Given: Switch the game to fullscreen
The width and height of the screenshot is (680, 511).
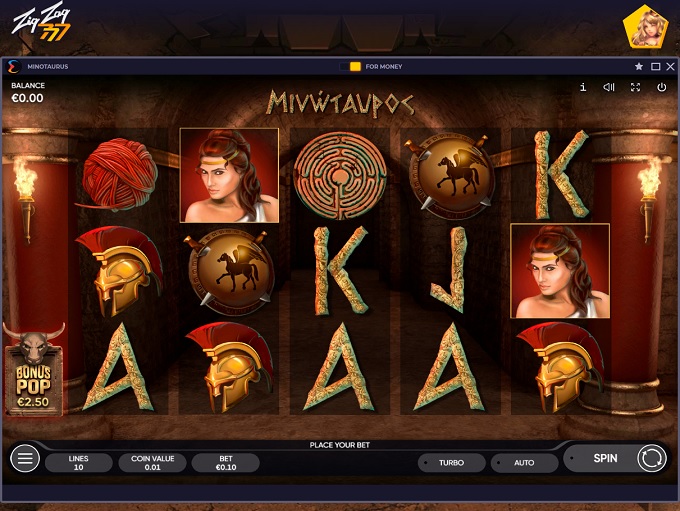Looking at the screenshot, I should click(635, 88).
